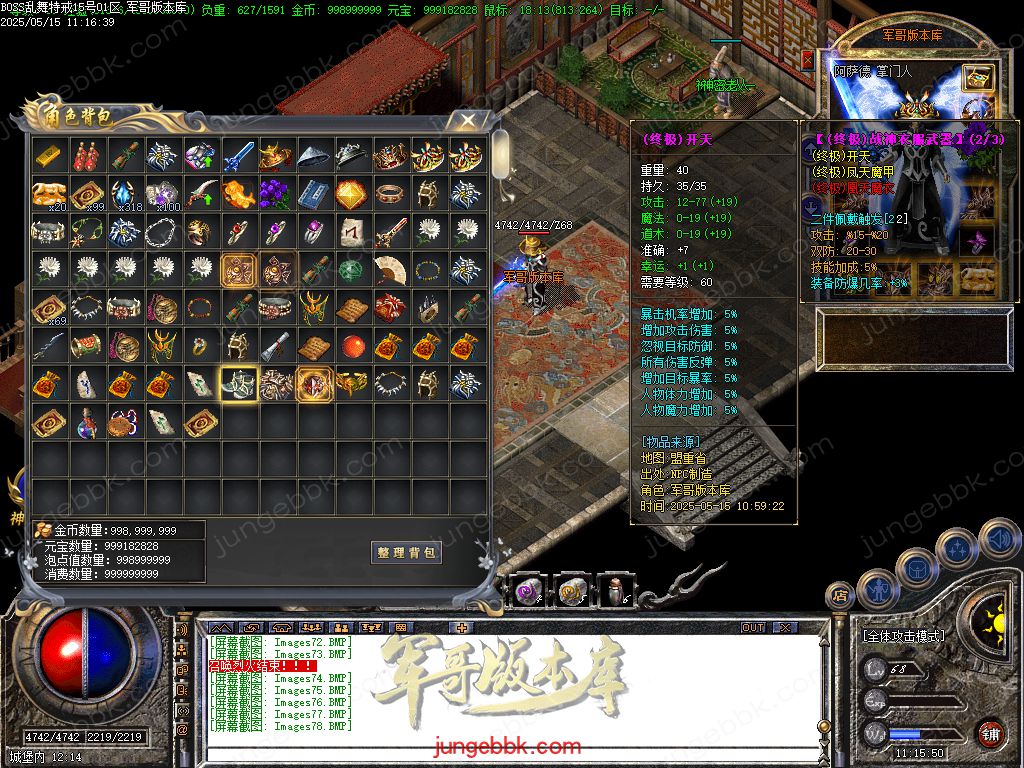Open the character equipment round button
This screenshot has height=768, width=1024.
[880, 591]
